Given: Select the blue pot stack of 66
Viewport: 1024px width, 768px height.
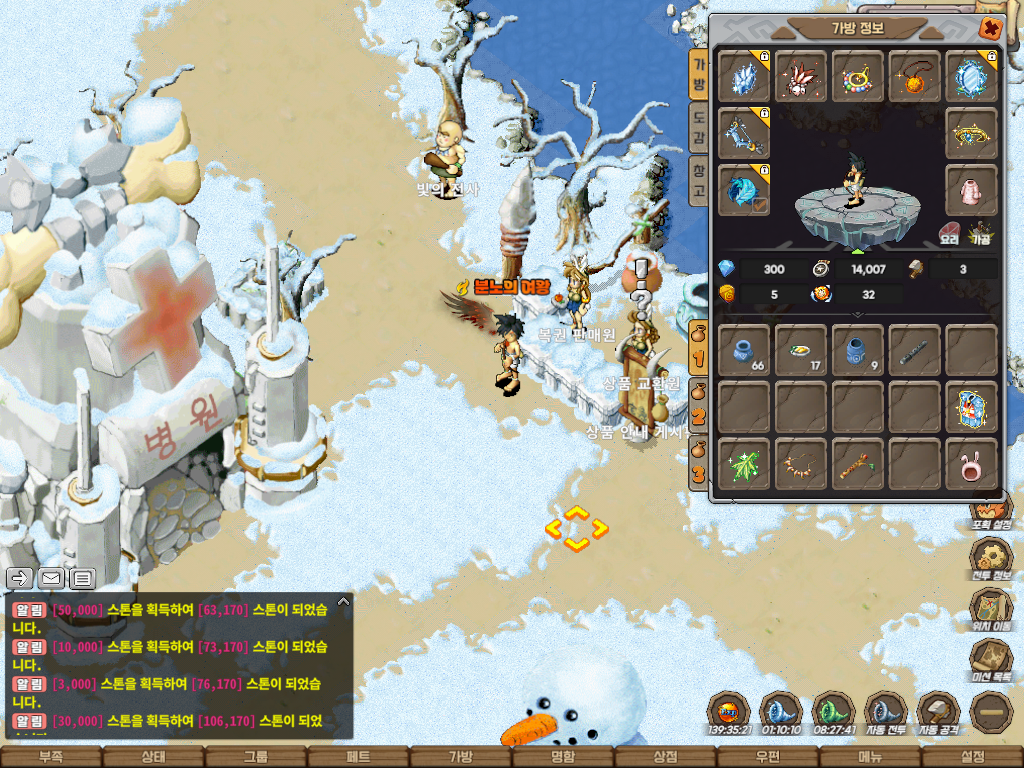Looking at the screenshot, I should 745,350.
